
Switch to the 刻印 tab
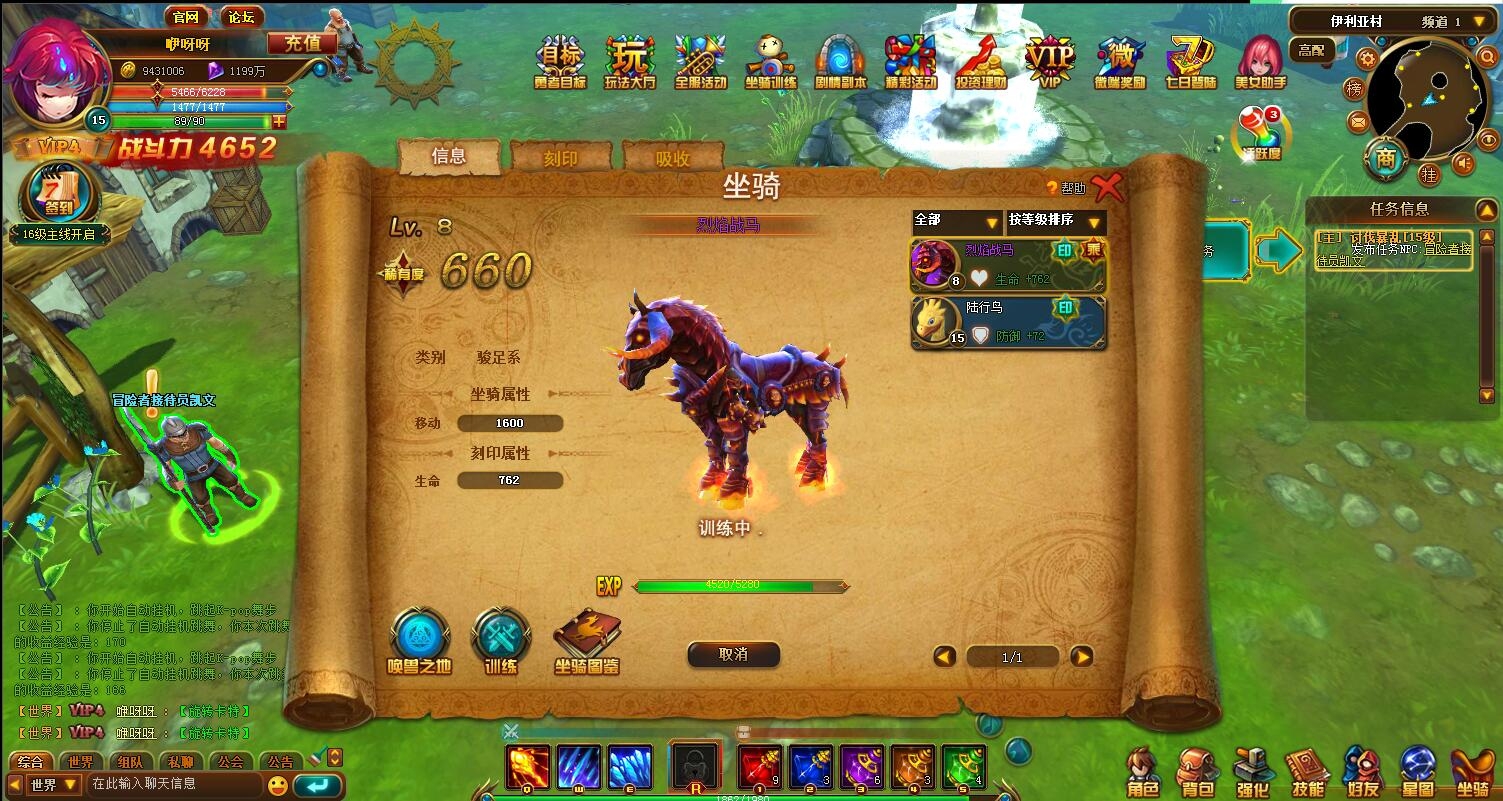[560, 158]
